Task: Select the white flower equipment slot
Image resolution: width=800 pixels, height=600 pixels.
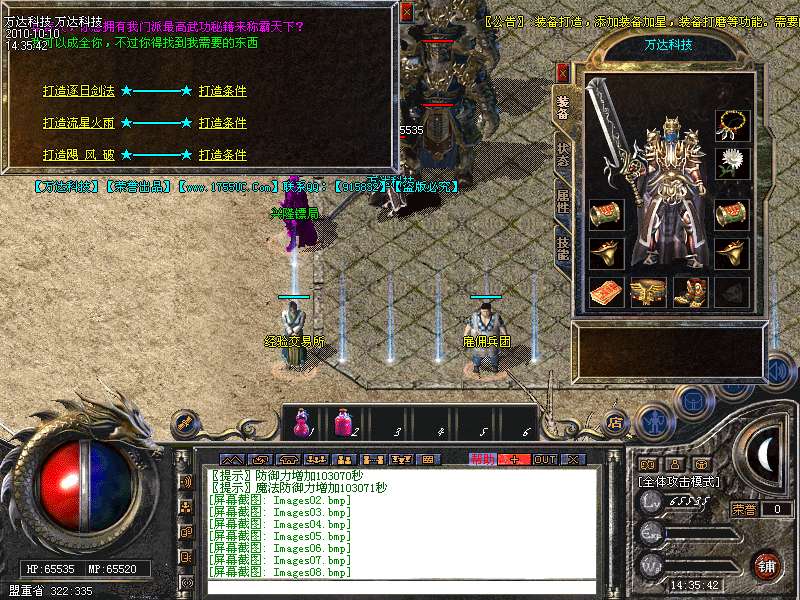Action: (x=733, y=163)
